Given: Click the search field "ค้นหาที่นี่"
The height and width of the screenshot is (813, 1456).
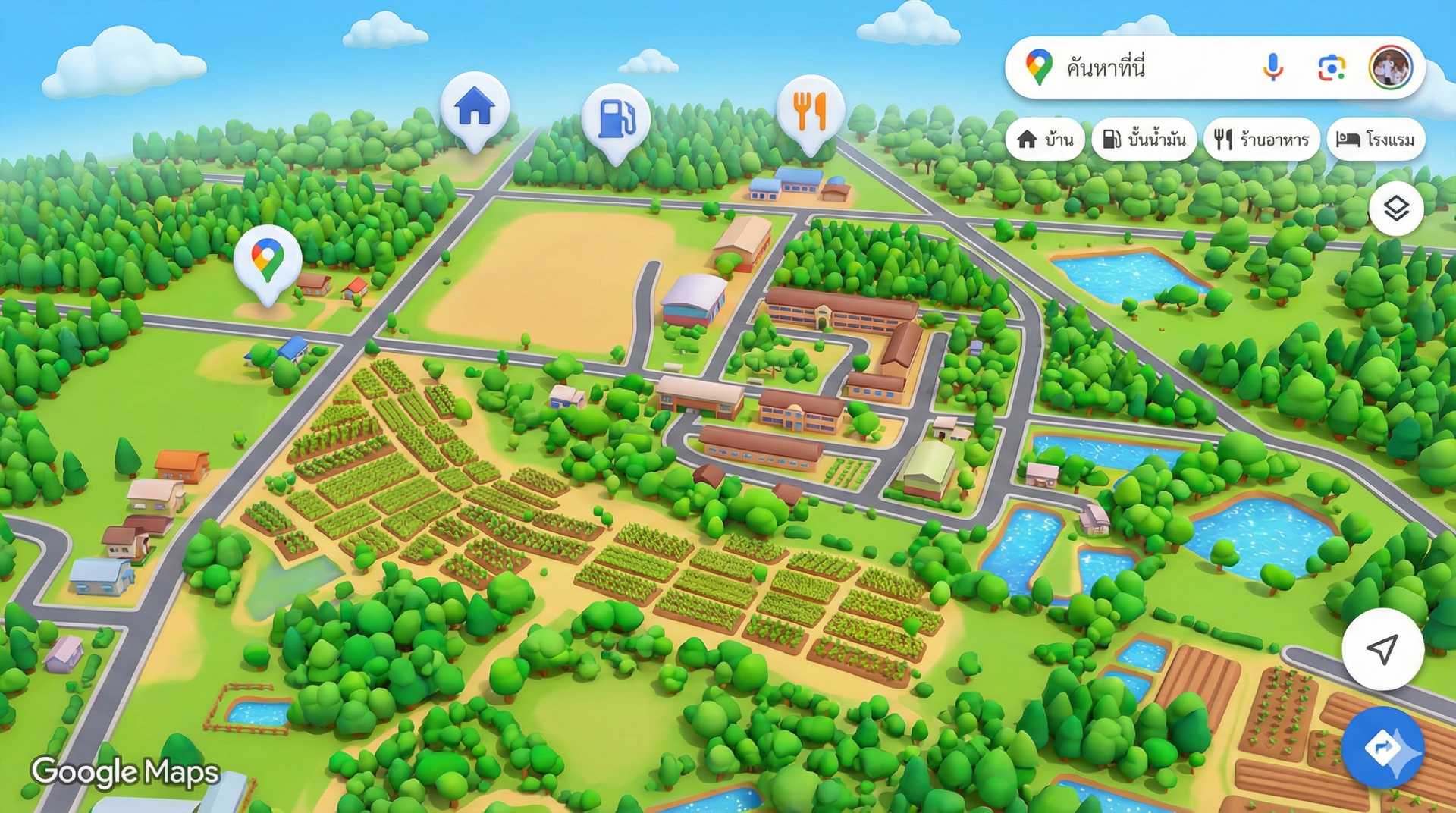Looking at the screenshot, I should [1153, 68].
